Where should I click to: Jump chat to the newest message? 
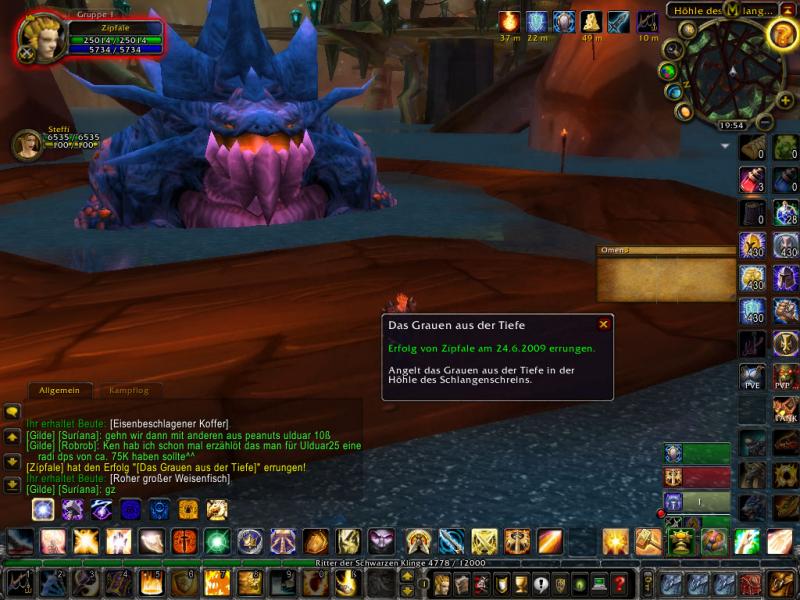click(12, 485)
